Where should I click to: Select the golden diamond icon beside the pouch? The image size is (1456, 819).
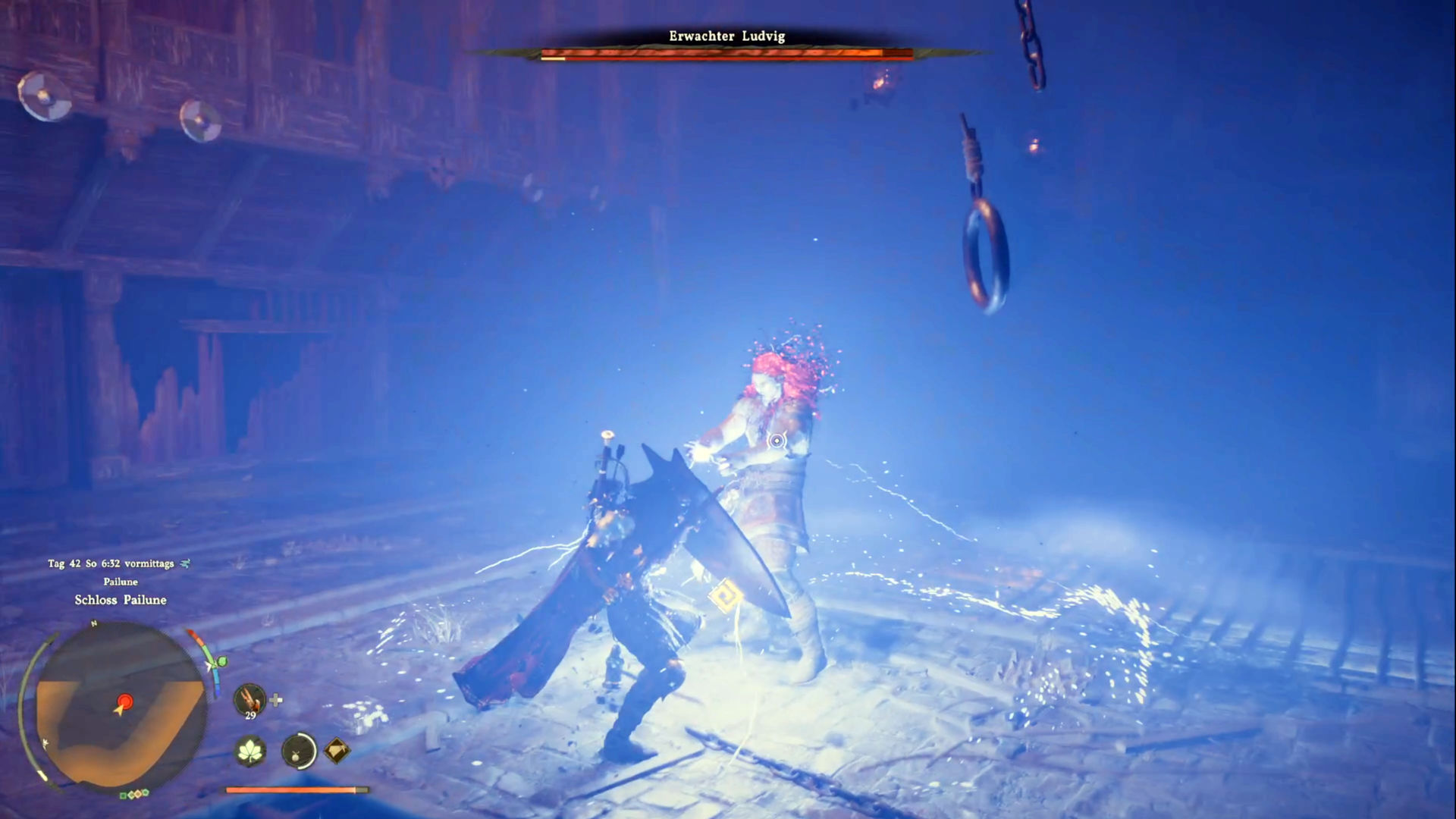tap(337, 751)
